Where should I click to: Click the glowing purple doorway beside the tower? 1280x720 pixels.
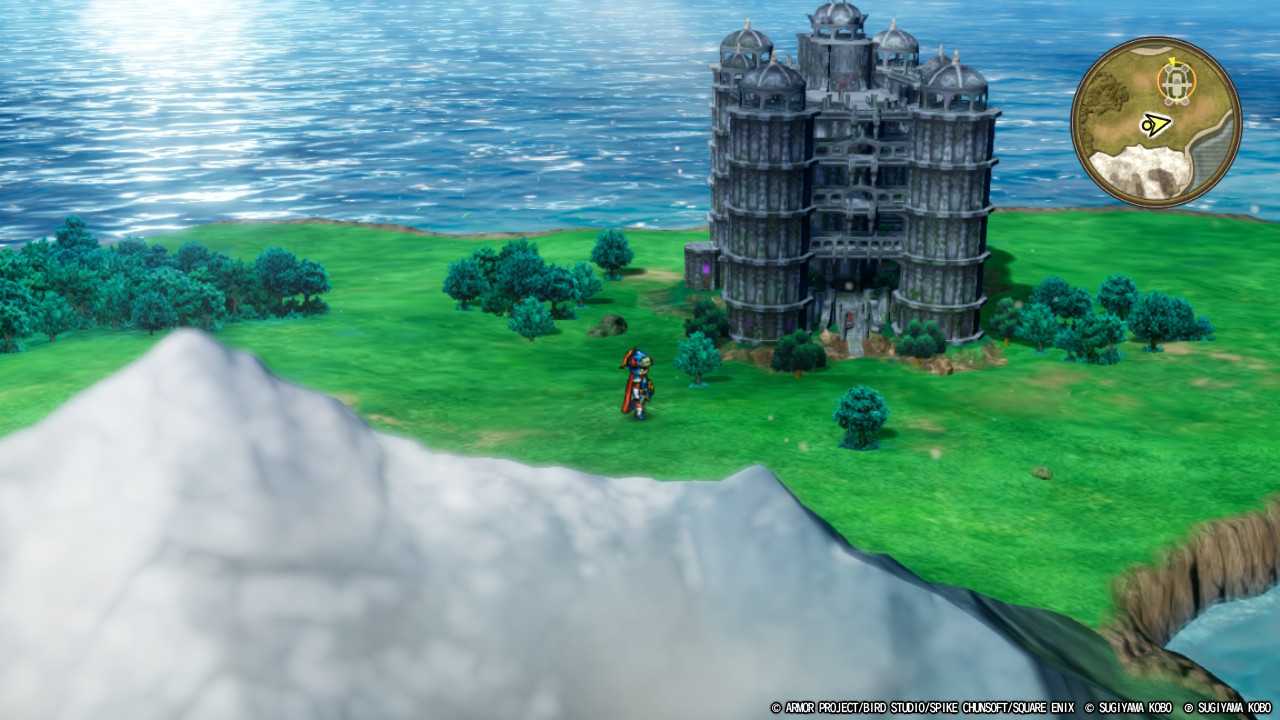(706, 270)
